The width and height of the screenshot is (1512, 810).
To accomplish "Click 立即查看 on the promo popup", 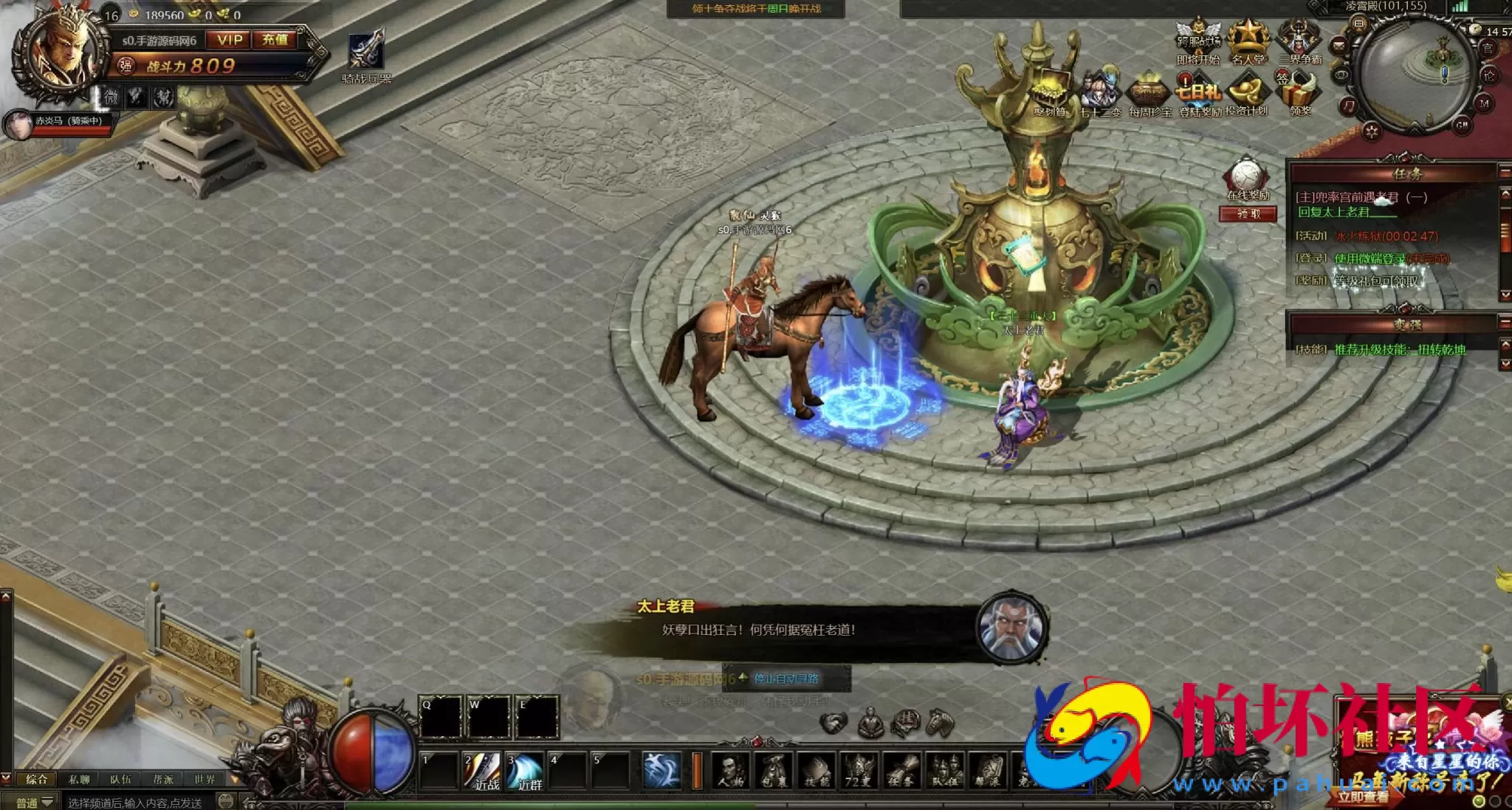I will (1363, 797).
